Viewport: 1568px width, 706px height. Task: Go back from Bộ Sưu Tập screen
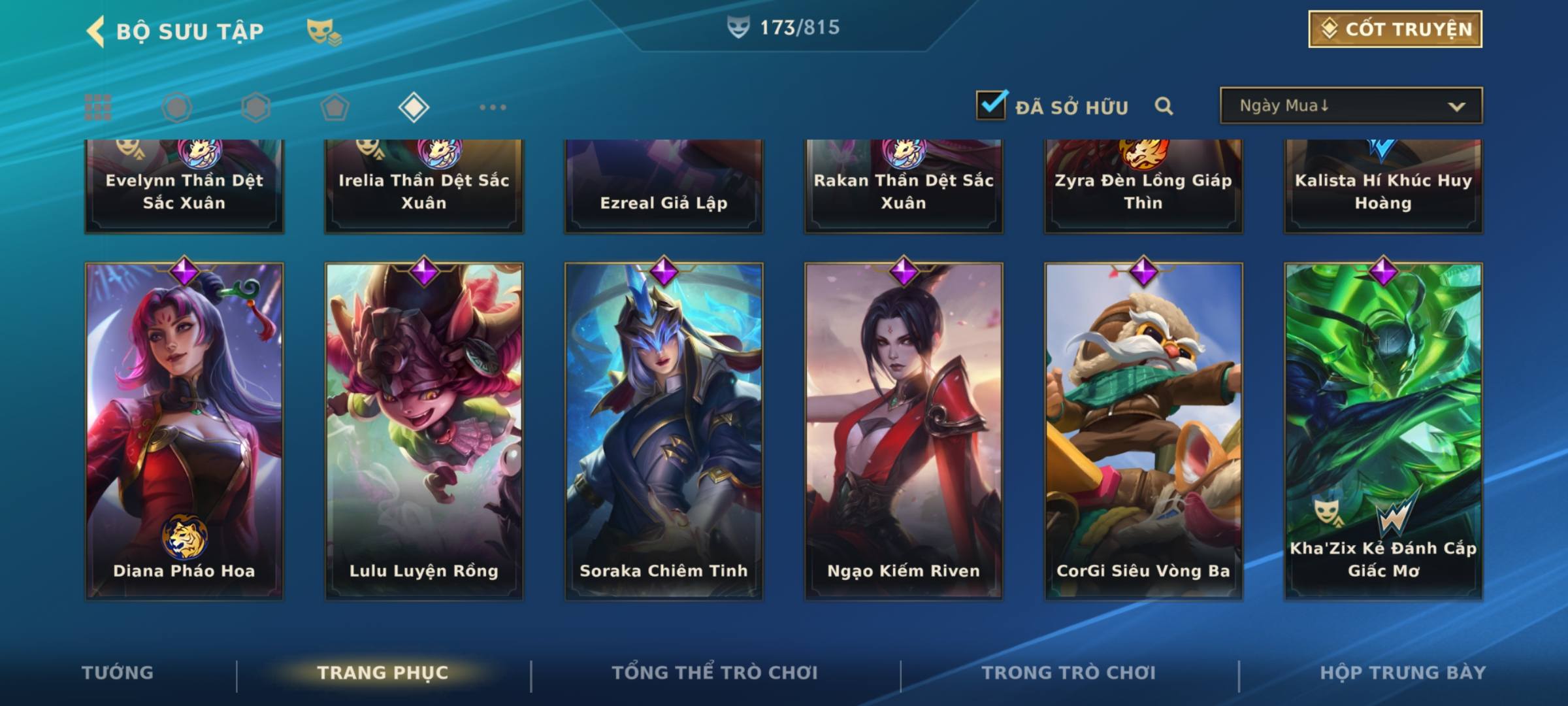pyautogui.click(x=96, y=31)
